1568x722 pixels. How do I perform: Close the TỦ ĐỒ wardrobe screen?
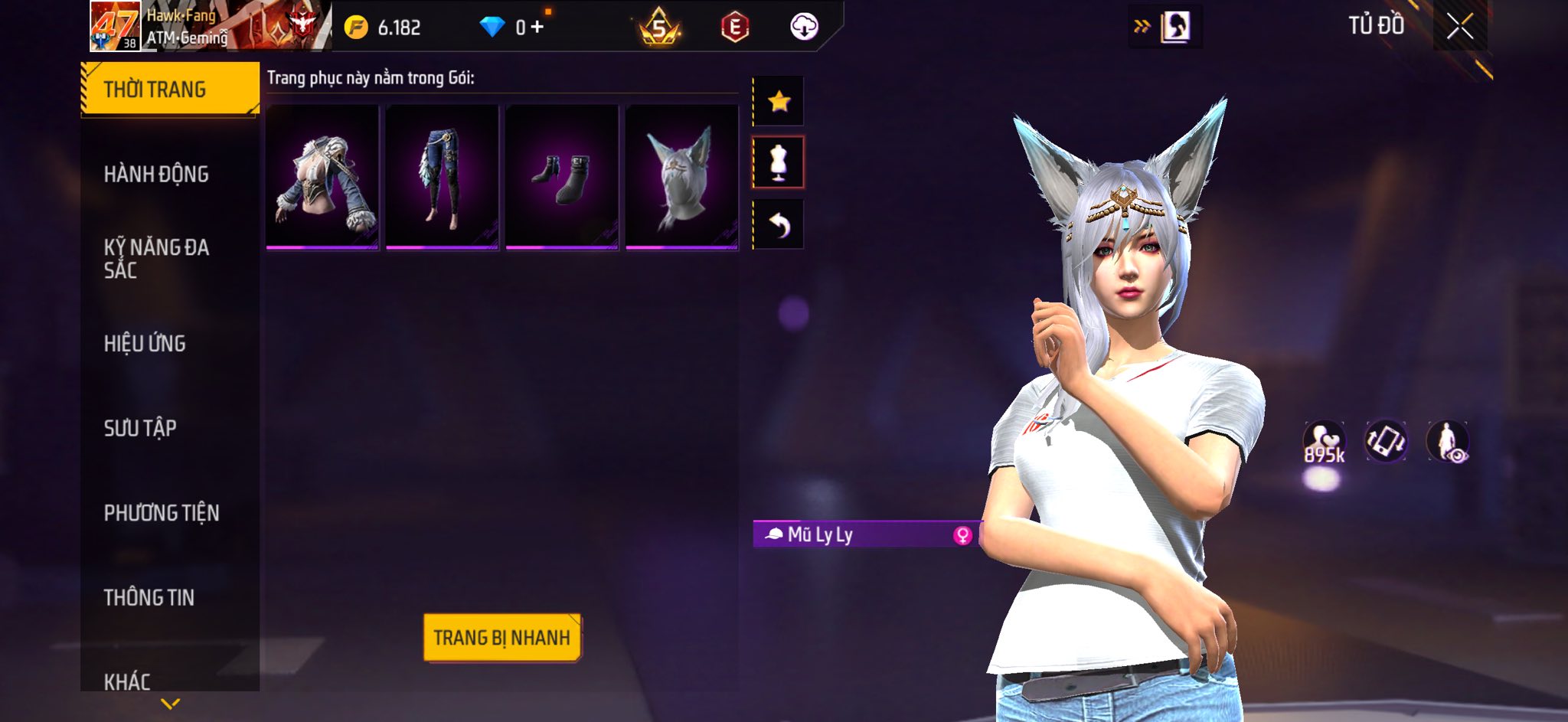[x=1459, y=27]
